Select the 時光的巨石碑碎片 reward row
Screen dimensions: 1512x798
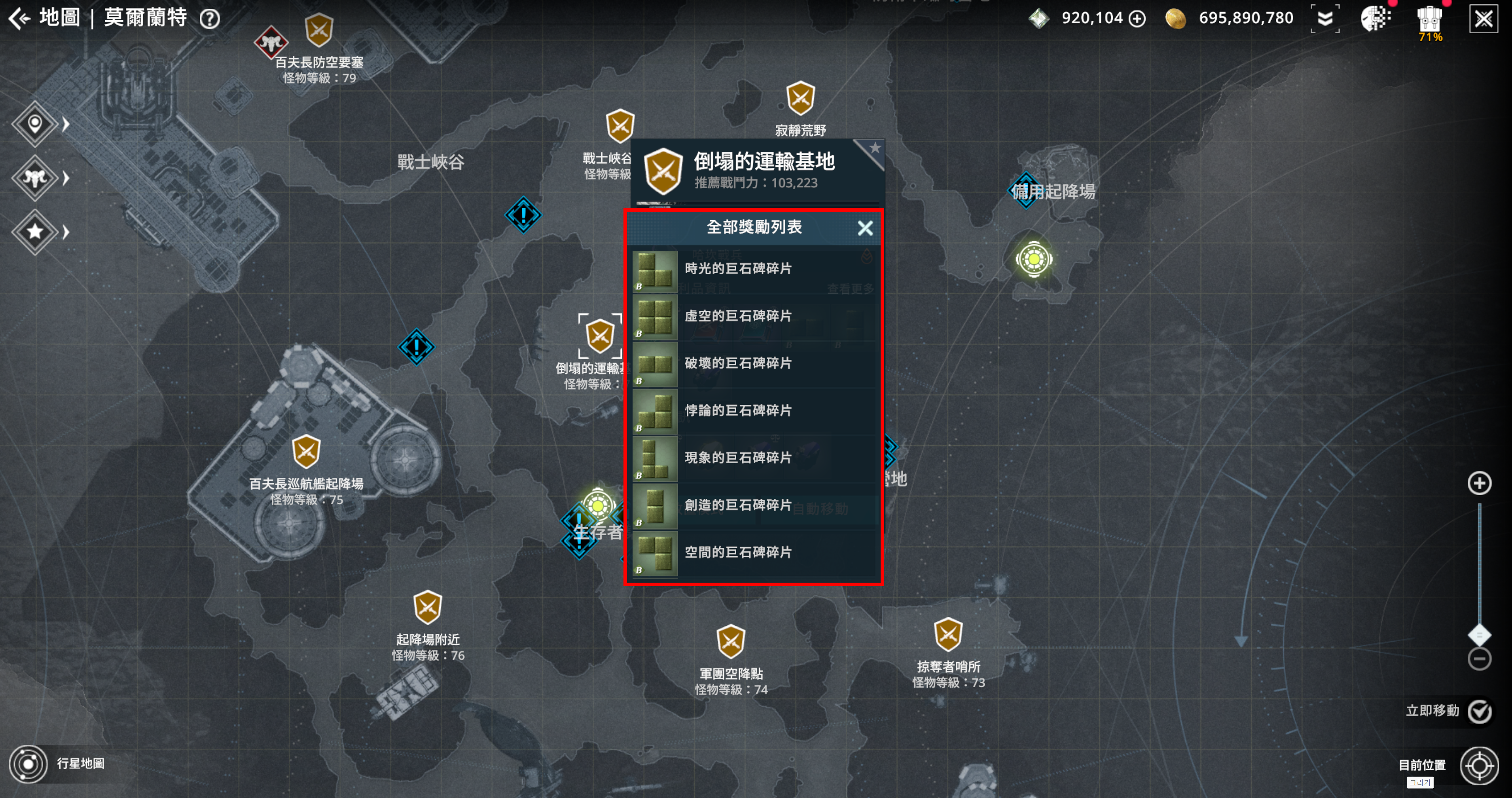(754, 270)
